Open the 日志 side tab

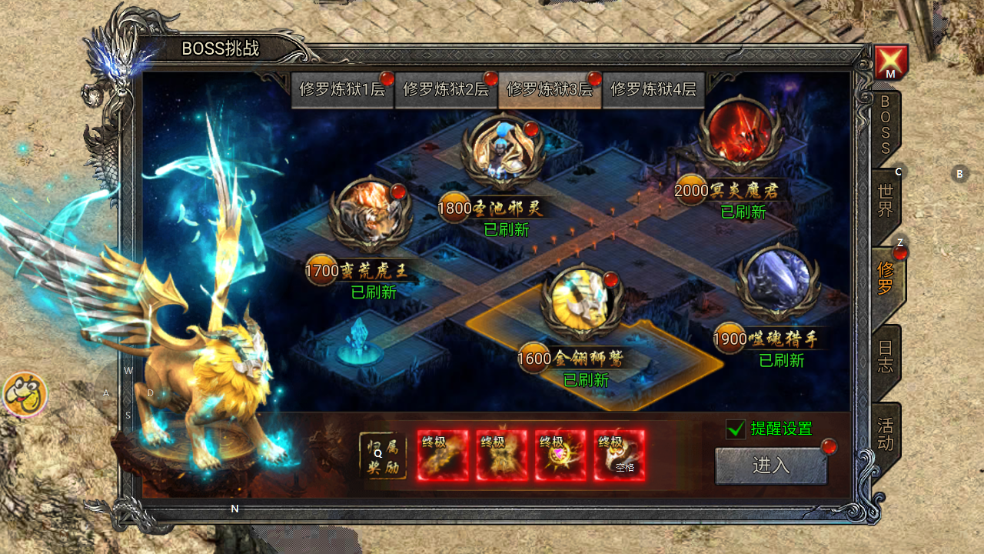click(x=886, y=357)
